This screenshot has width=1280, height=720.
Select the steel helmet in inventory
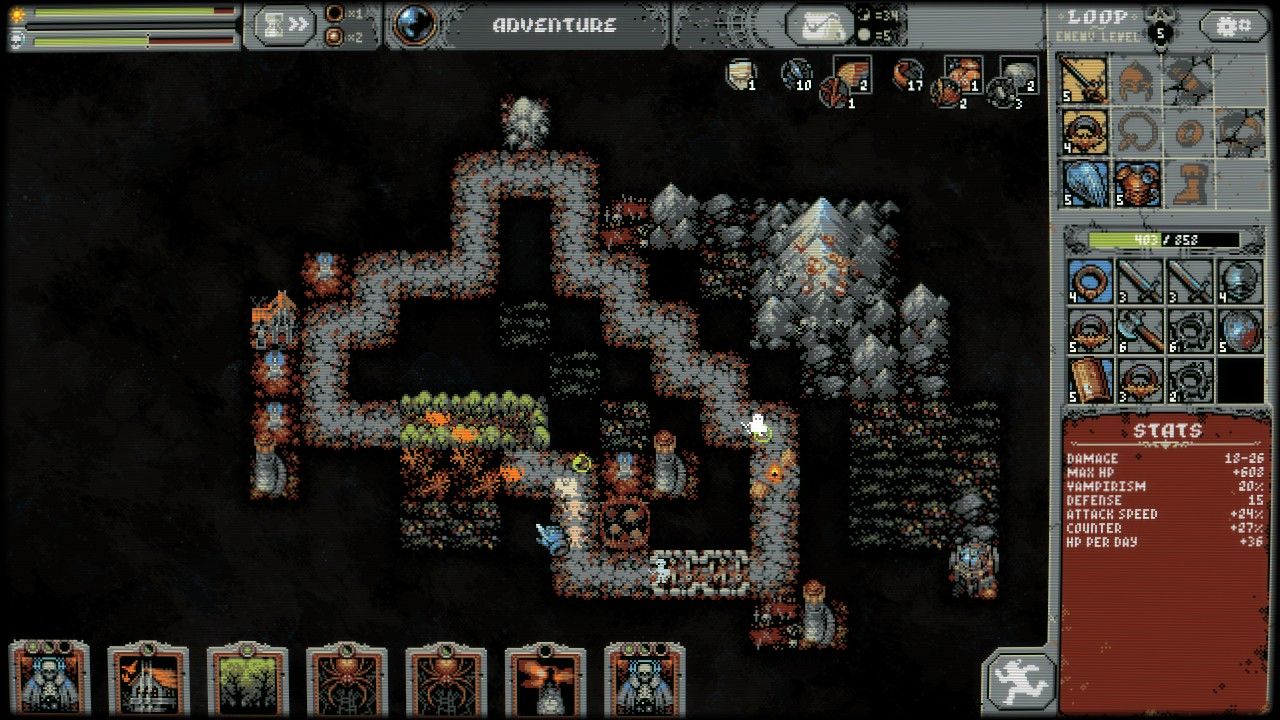tap(1241, 281)
